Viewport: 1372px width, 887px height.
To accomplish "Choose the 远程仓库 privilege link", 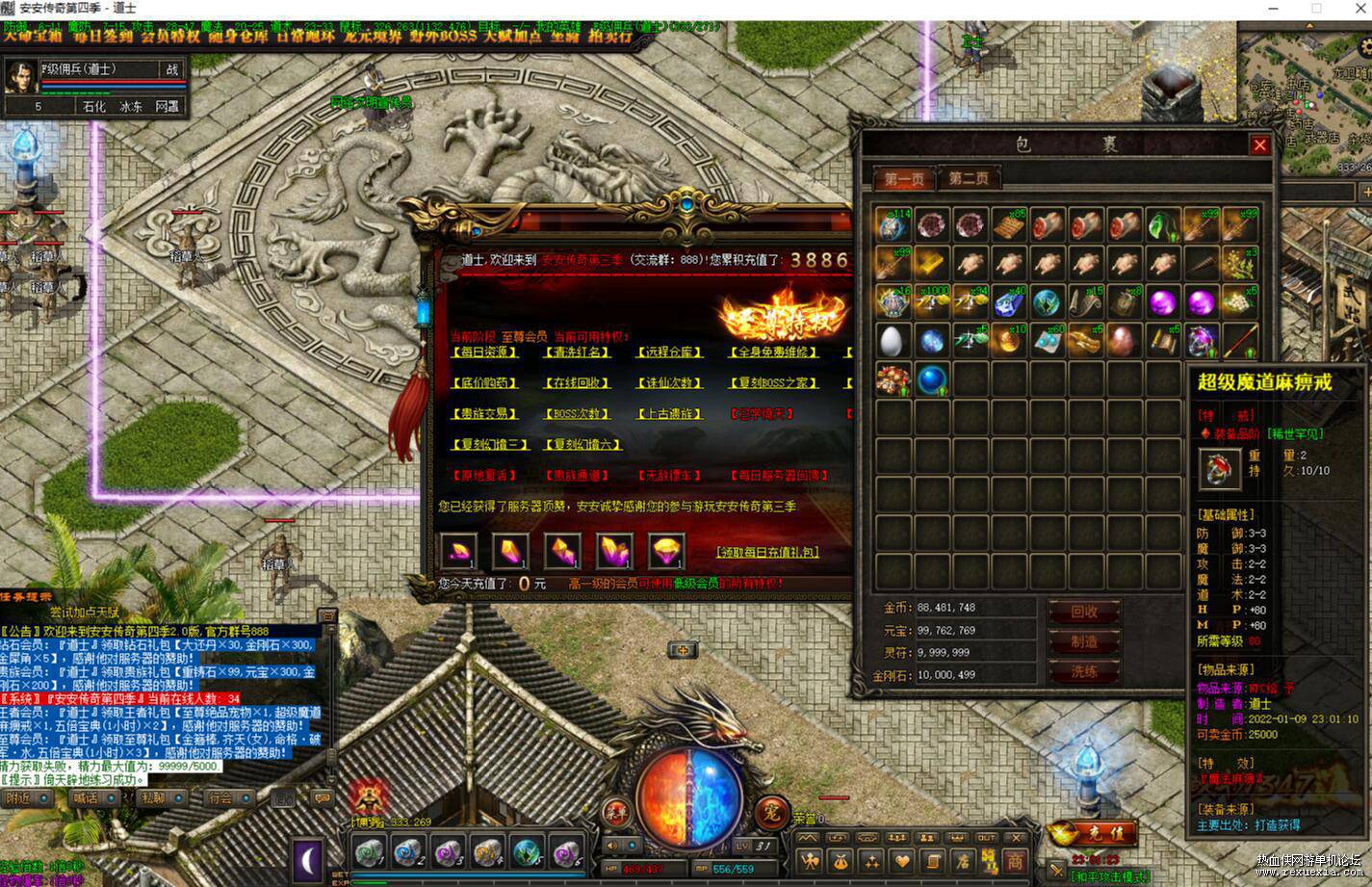I will click(669, 352).
